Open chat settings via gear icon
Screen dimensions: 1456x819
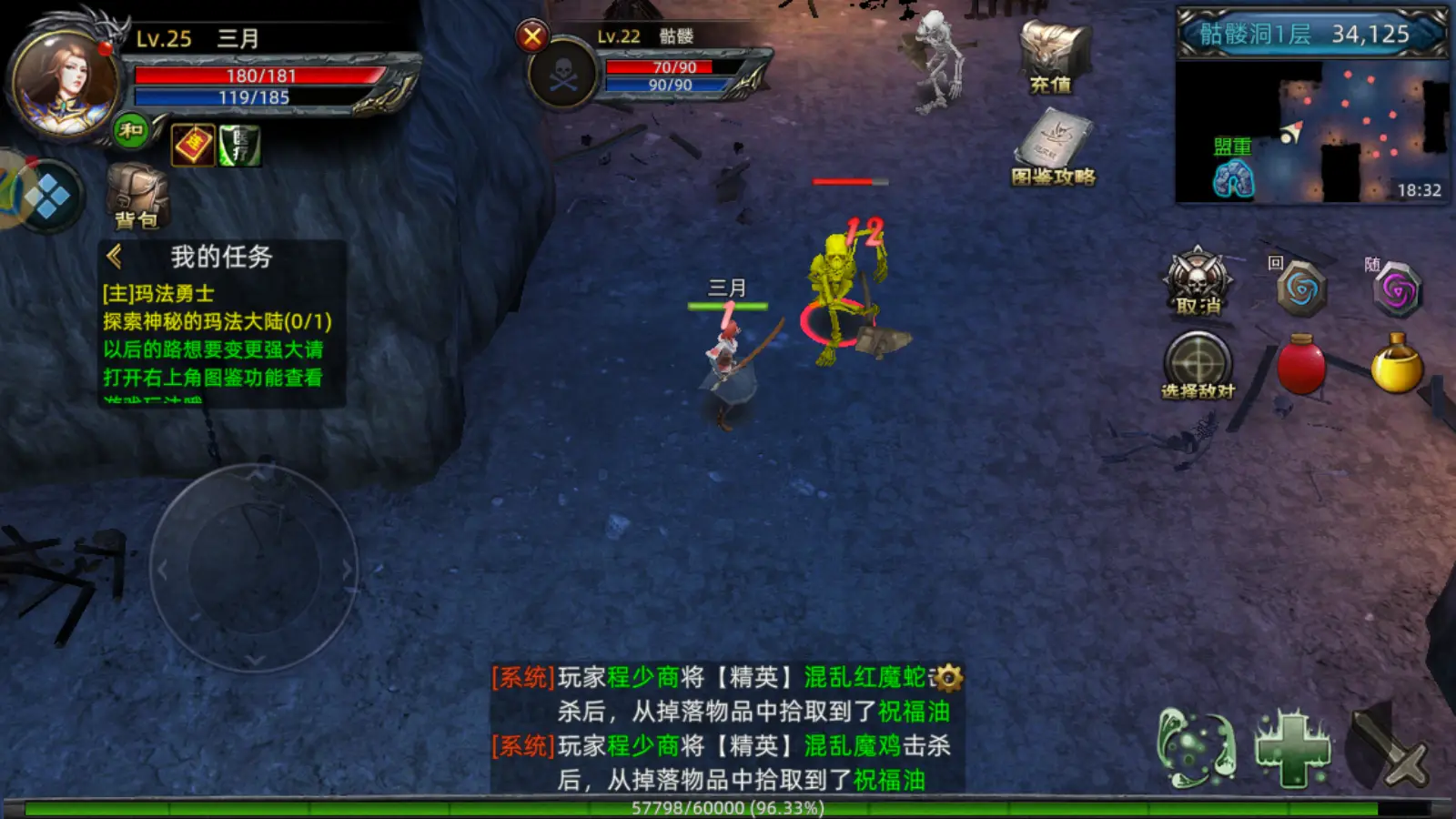(x=948, y=679)
